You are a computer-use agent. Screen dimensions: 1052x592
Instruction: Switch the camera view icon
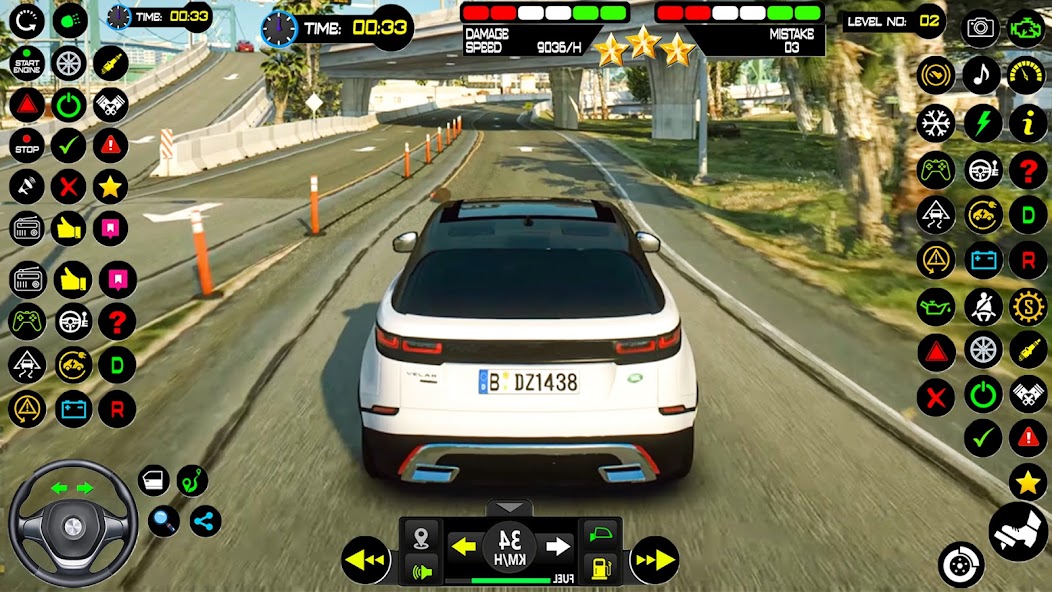[980, 27]
